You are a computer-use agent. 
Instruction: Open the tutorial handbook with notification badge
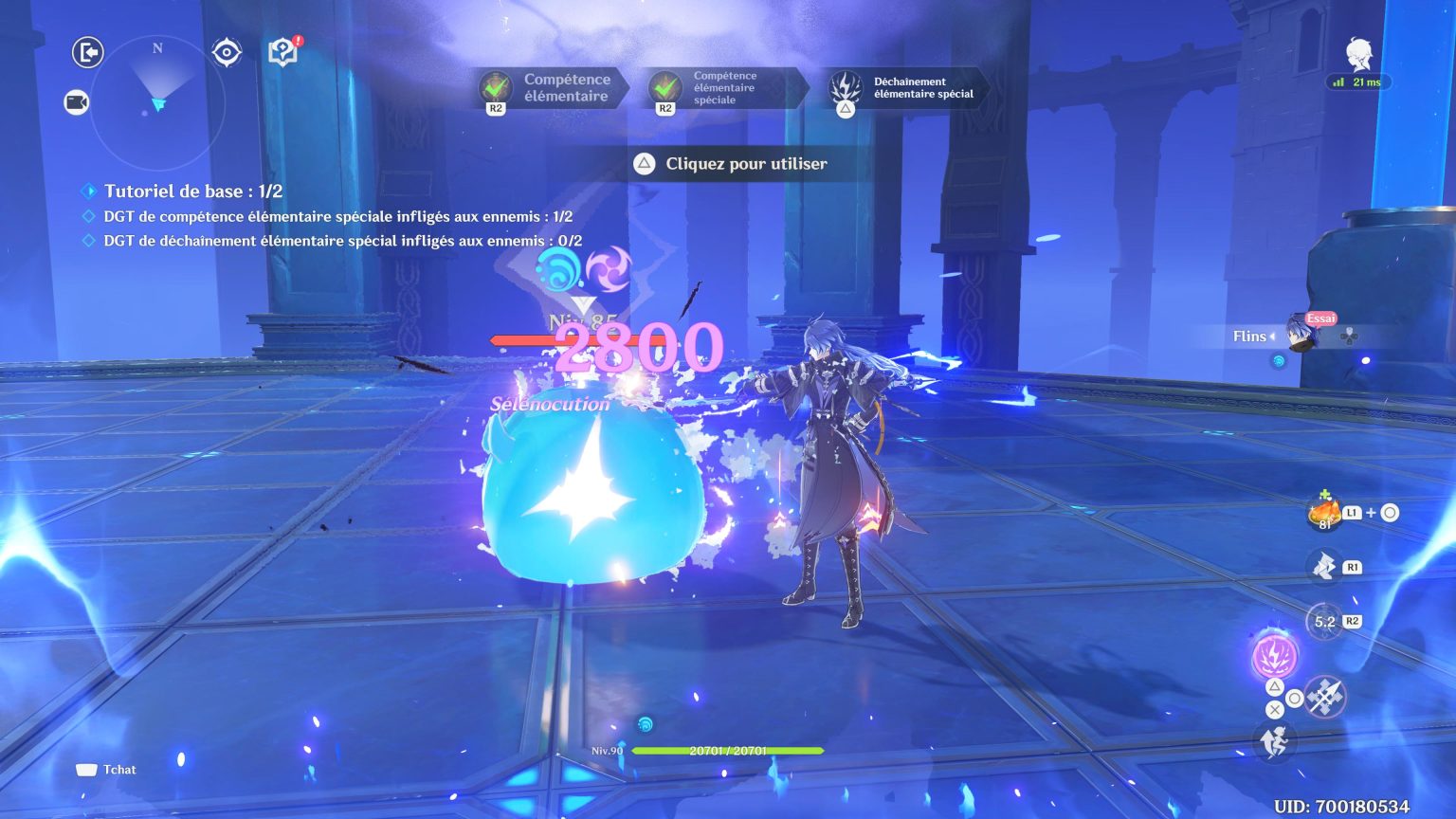point(283,53)
